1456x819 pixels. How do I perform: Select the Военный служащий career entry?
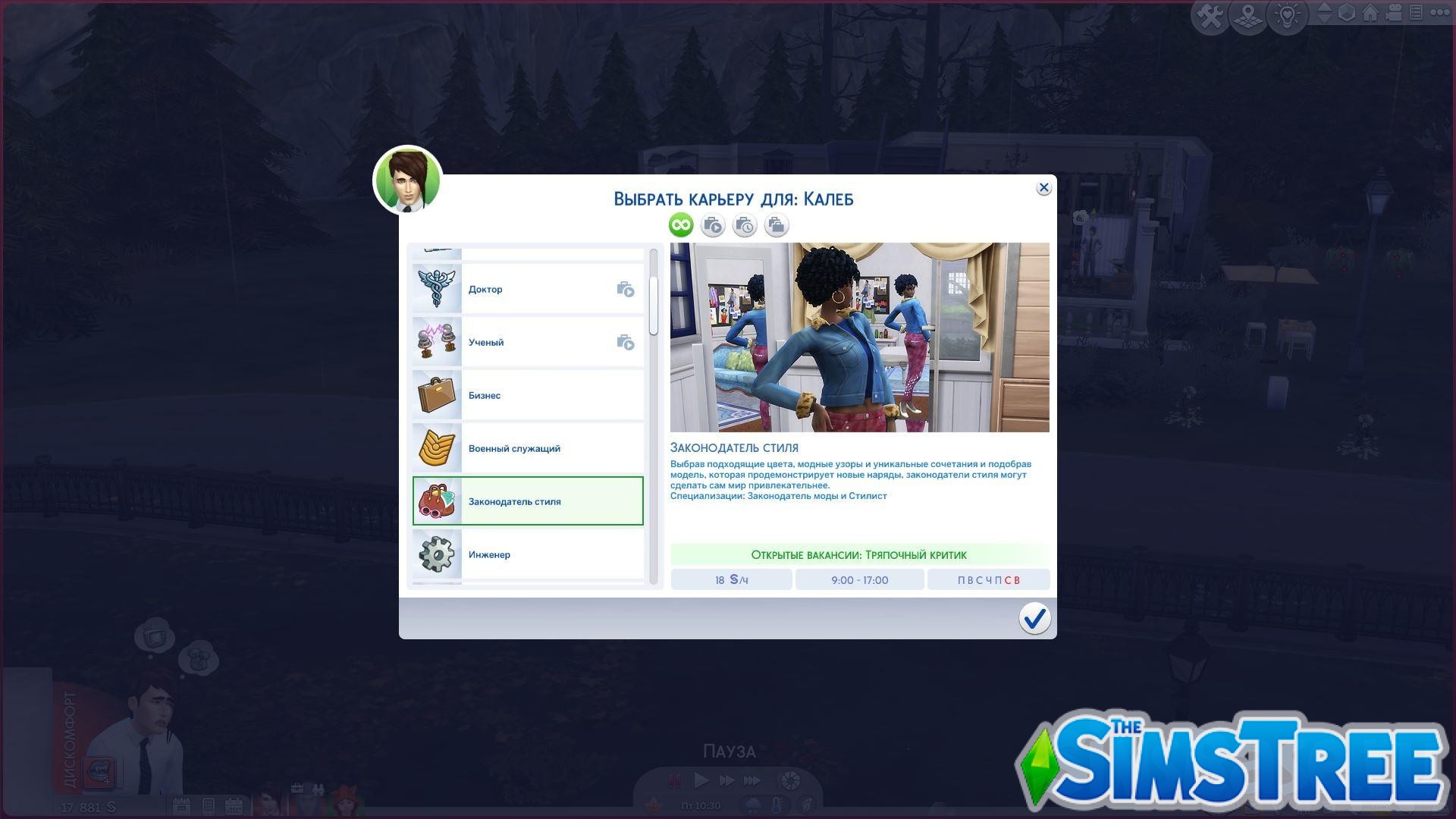pyautogui.click(x=529, y=447)
